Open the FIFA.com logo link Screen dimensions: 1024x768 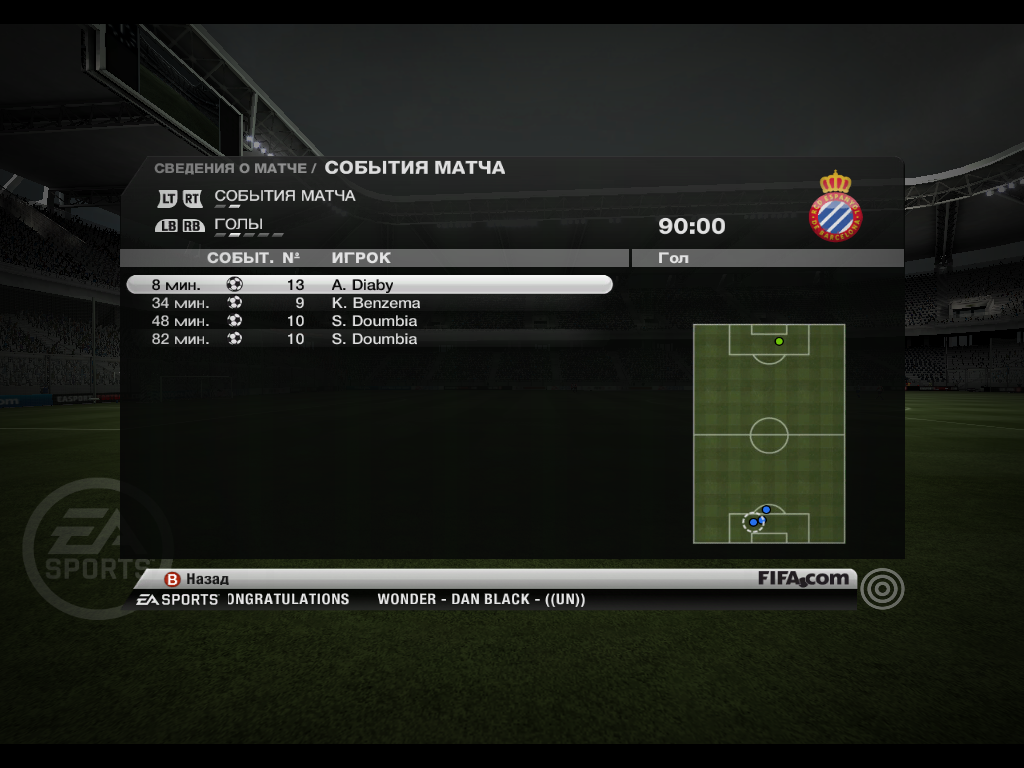(803, 578)
